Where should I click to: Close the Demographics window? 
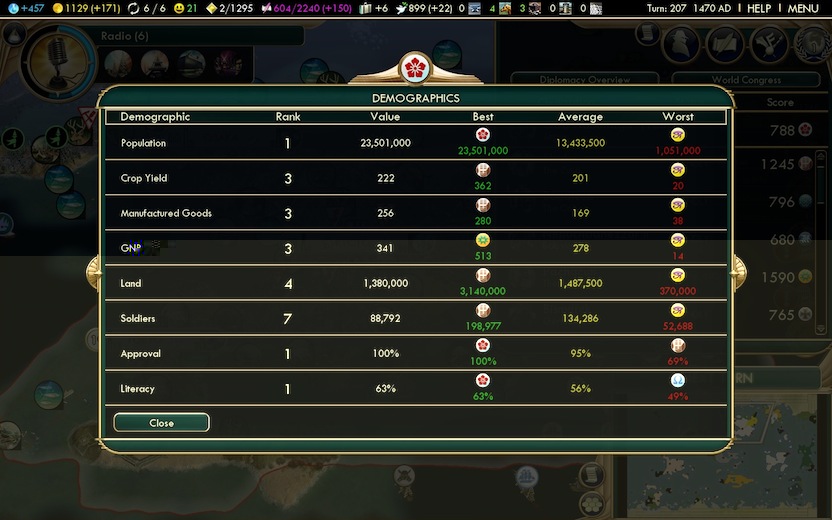point(161,423)
